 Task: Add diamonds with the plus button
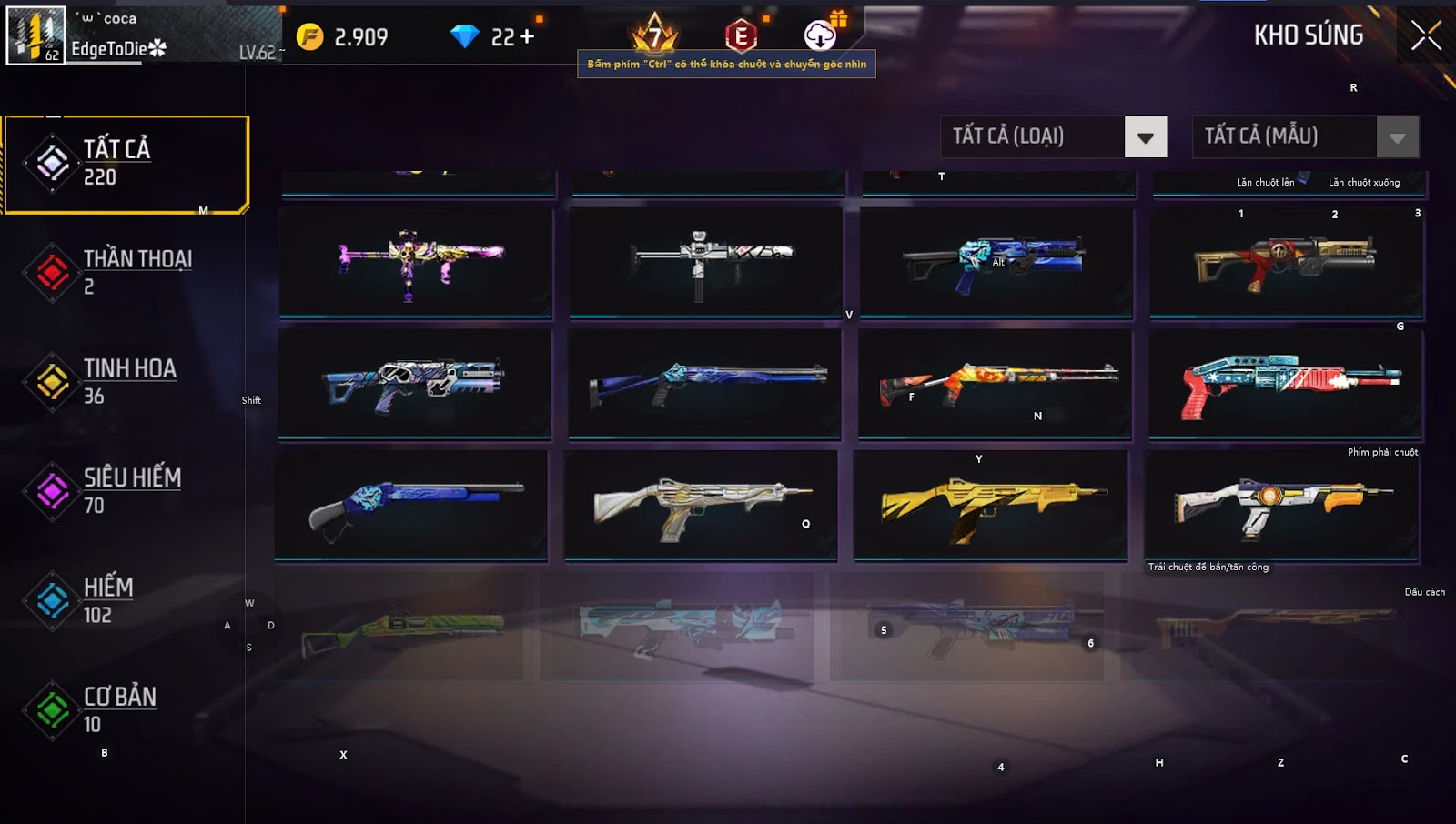(x=526, y=36)
